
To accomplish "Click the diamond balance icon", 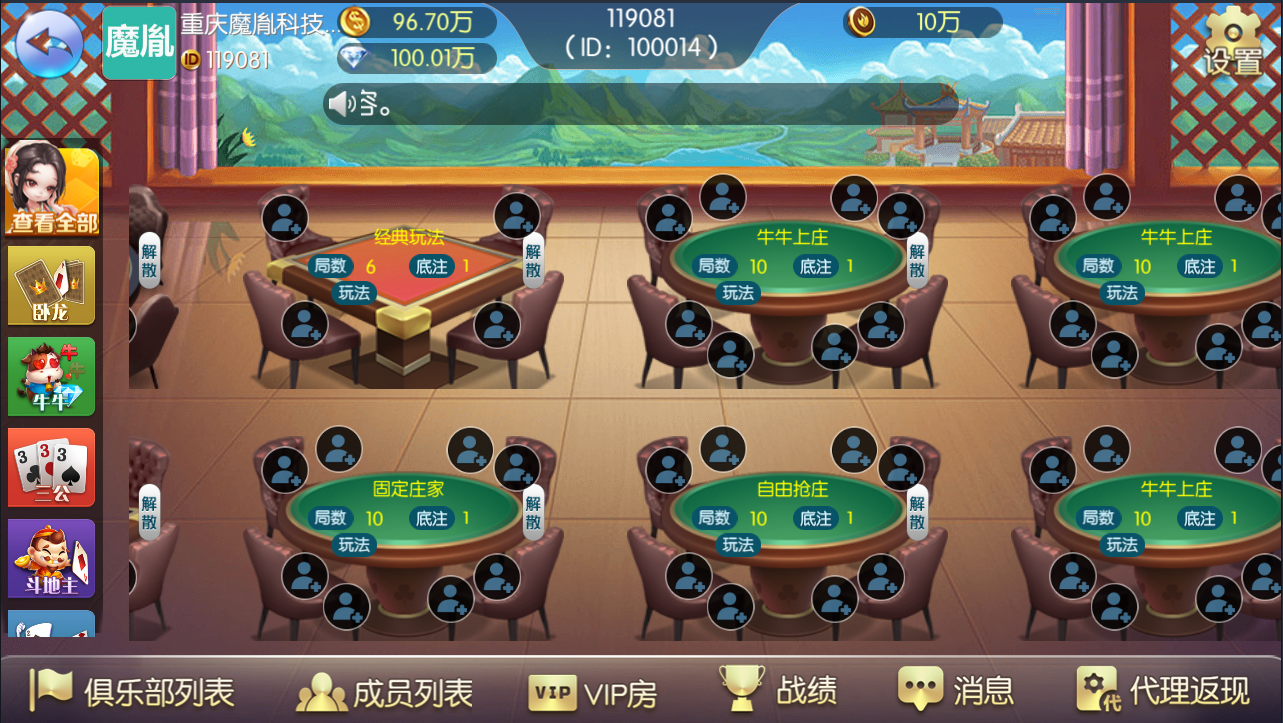I will 355,57.
